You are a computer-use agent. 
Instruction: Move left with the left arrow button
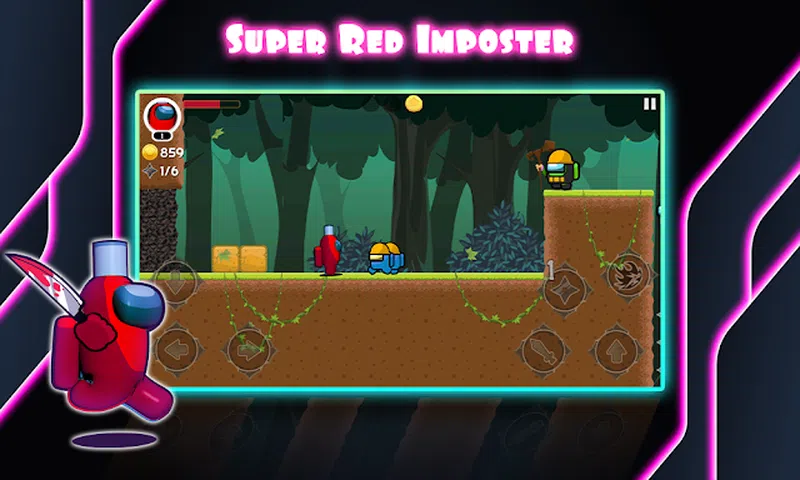(x=177, y=349)
